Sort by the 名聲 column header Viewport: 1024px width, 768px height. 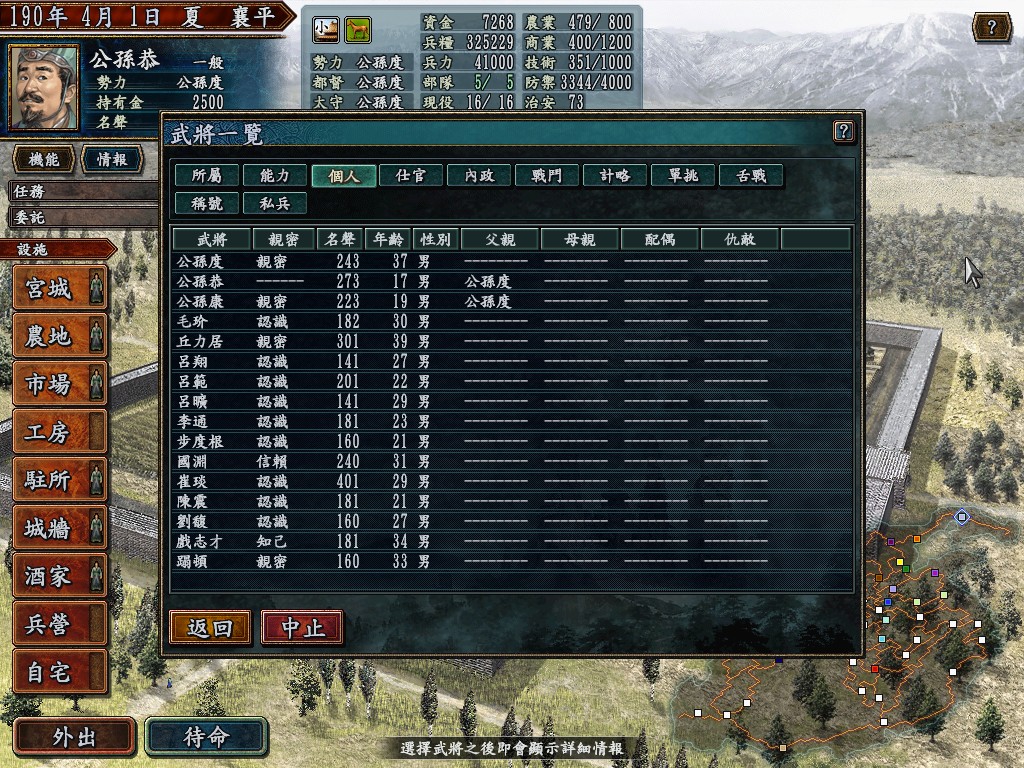pos(340,239)
